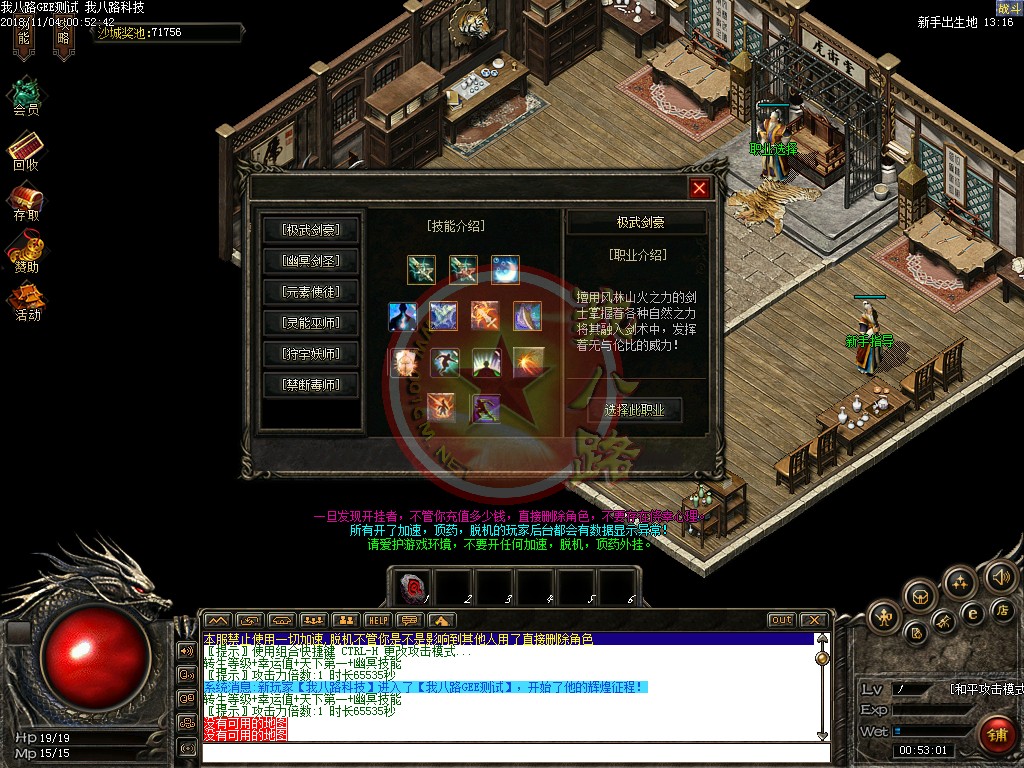
Task: Select the 禁断毒师 class entry
Action: point(311,385)
